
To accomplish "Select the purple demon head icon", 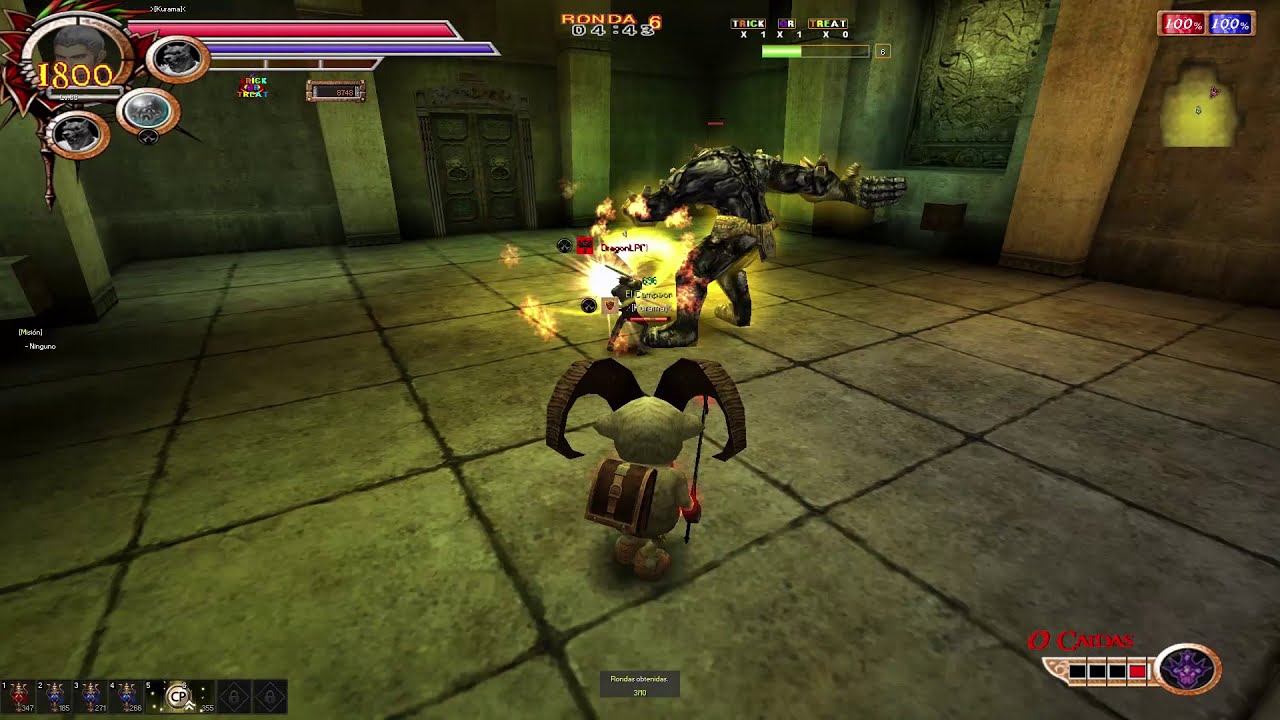I will pyautogui.click(x=1187, y=669).
